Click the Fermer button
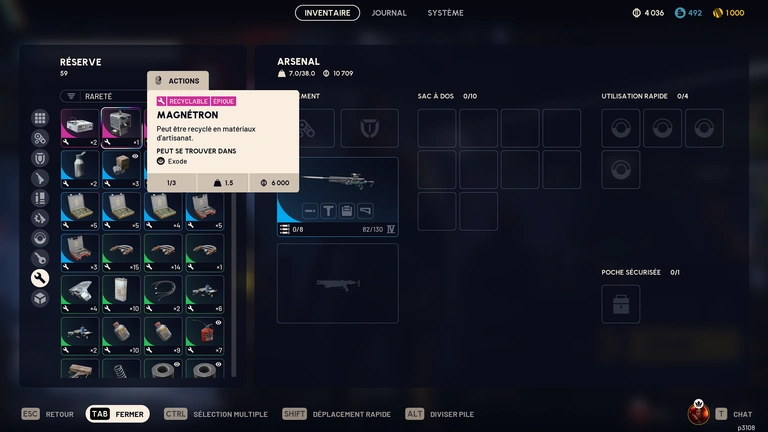Screen dimensions: 768x432 point(118,414)
